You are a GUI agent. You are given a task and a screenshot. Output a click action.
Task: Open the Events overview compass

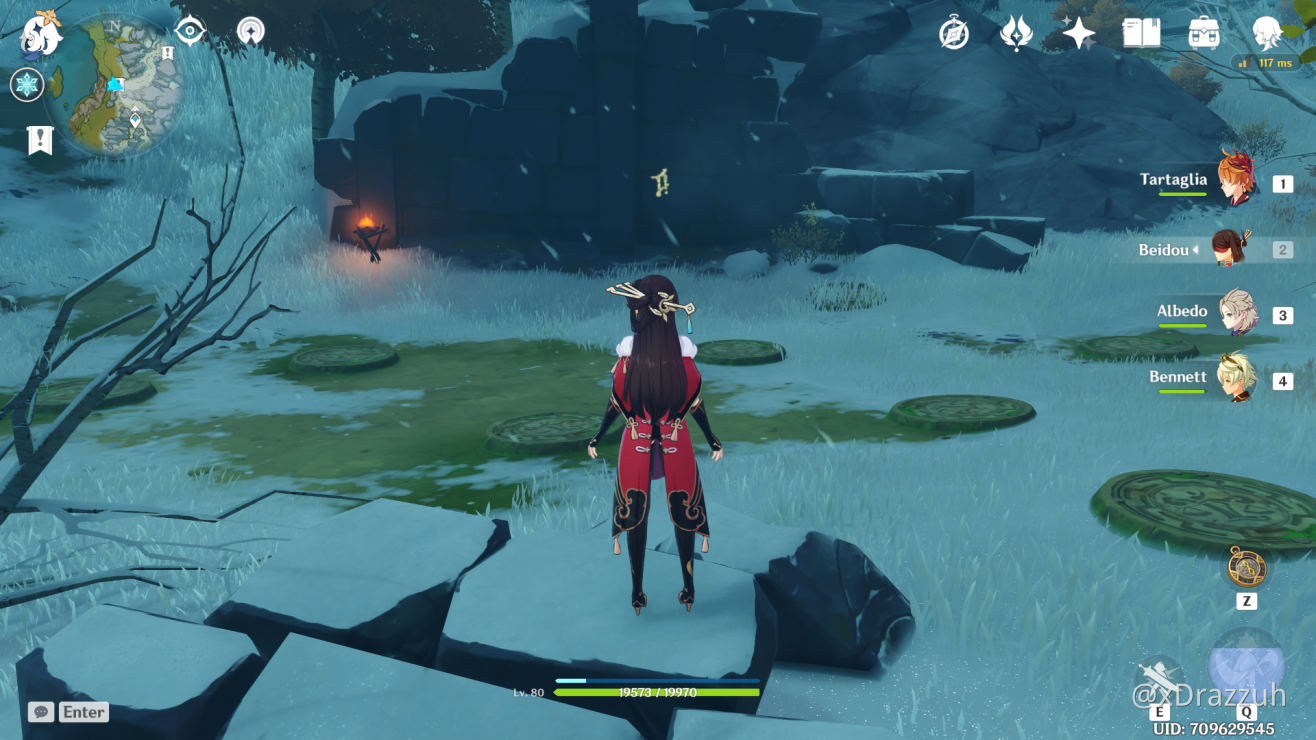coord(952,33)
